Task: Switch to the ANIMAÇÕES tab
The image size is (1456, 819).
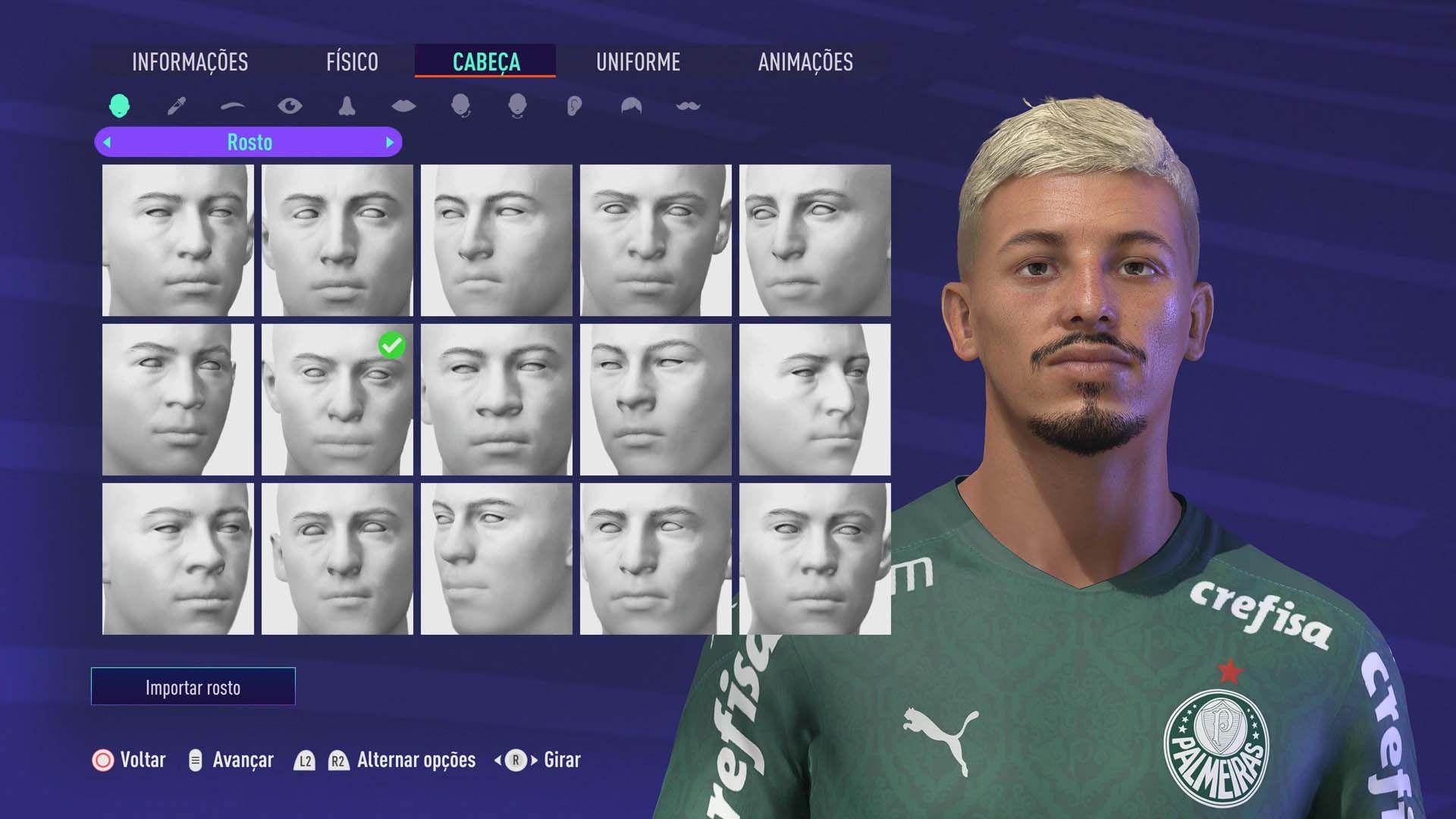Action: pos(806,63)
